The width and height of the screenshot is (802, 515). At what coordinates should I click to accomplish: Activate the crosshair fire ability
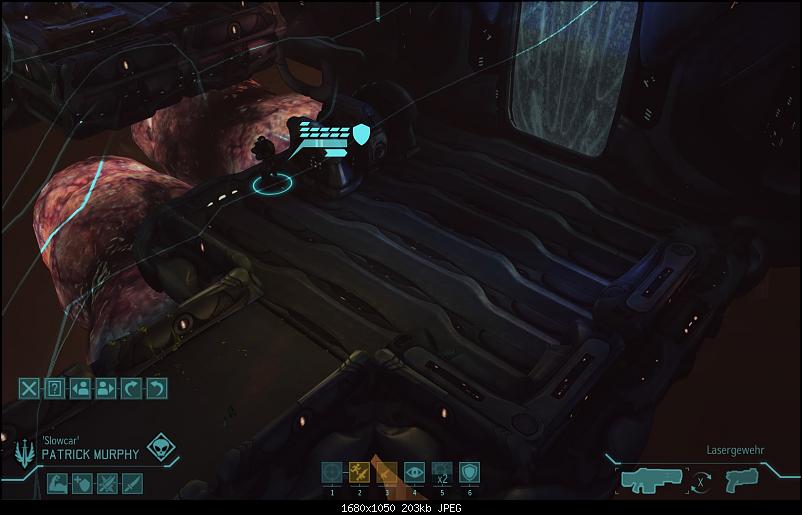(x=332, y=472)
